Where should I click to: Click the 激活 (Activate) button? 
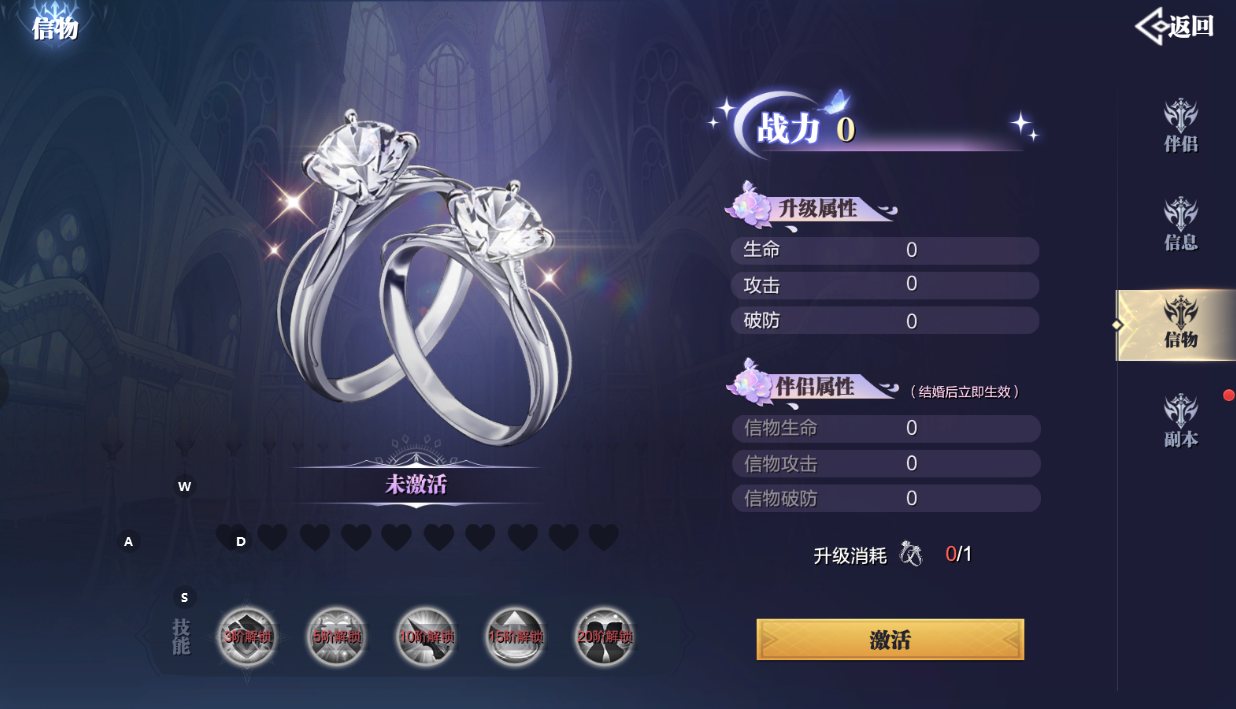890,640
